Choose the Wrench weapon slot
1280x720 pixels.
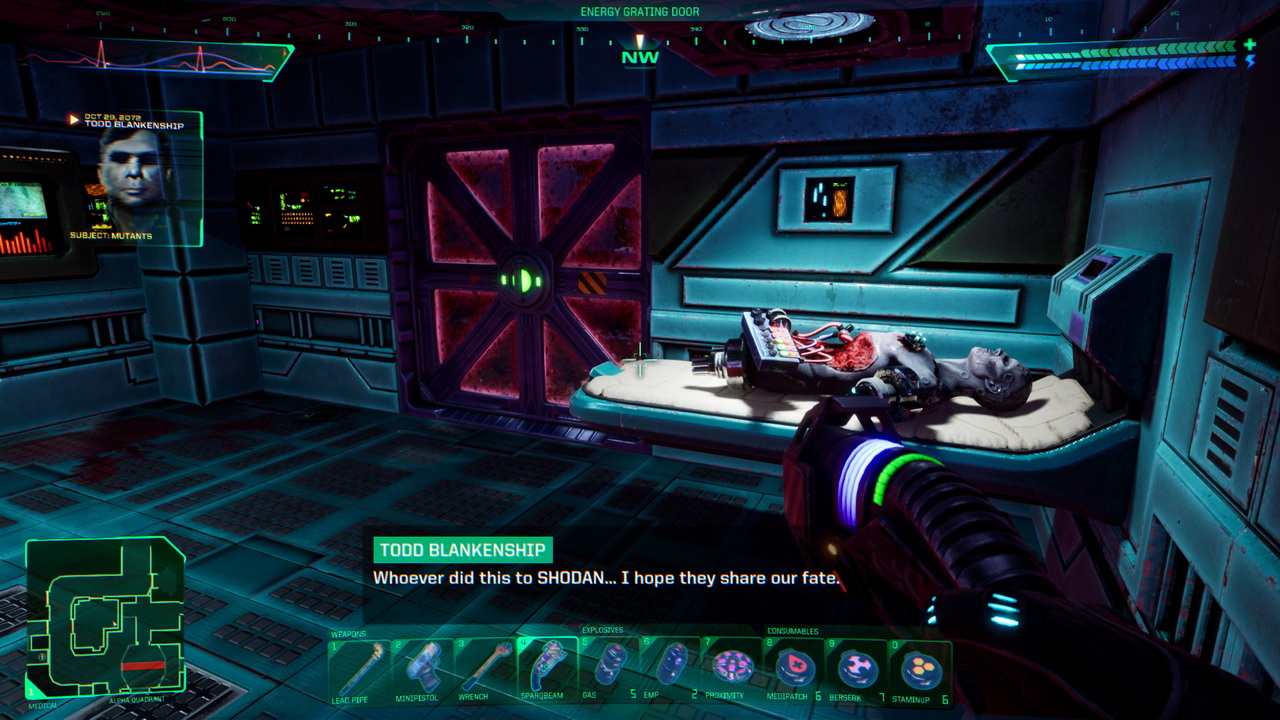tap(484, 668)
